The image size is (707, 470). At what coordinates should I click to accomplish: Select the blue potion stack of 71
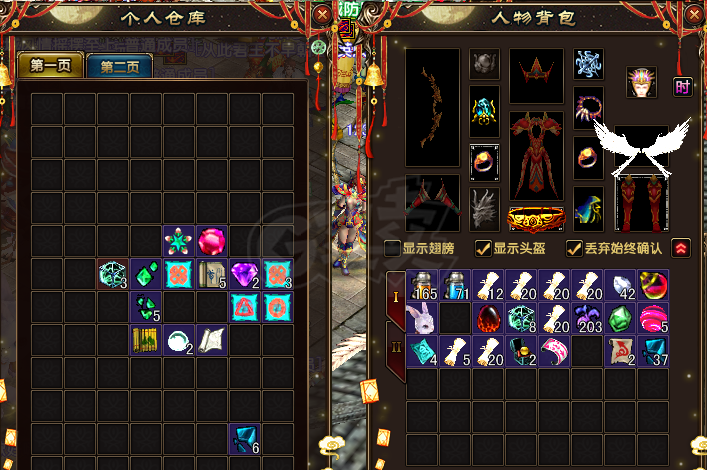(456, 285)
